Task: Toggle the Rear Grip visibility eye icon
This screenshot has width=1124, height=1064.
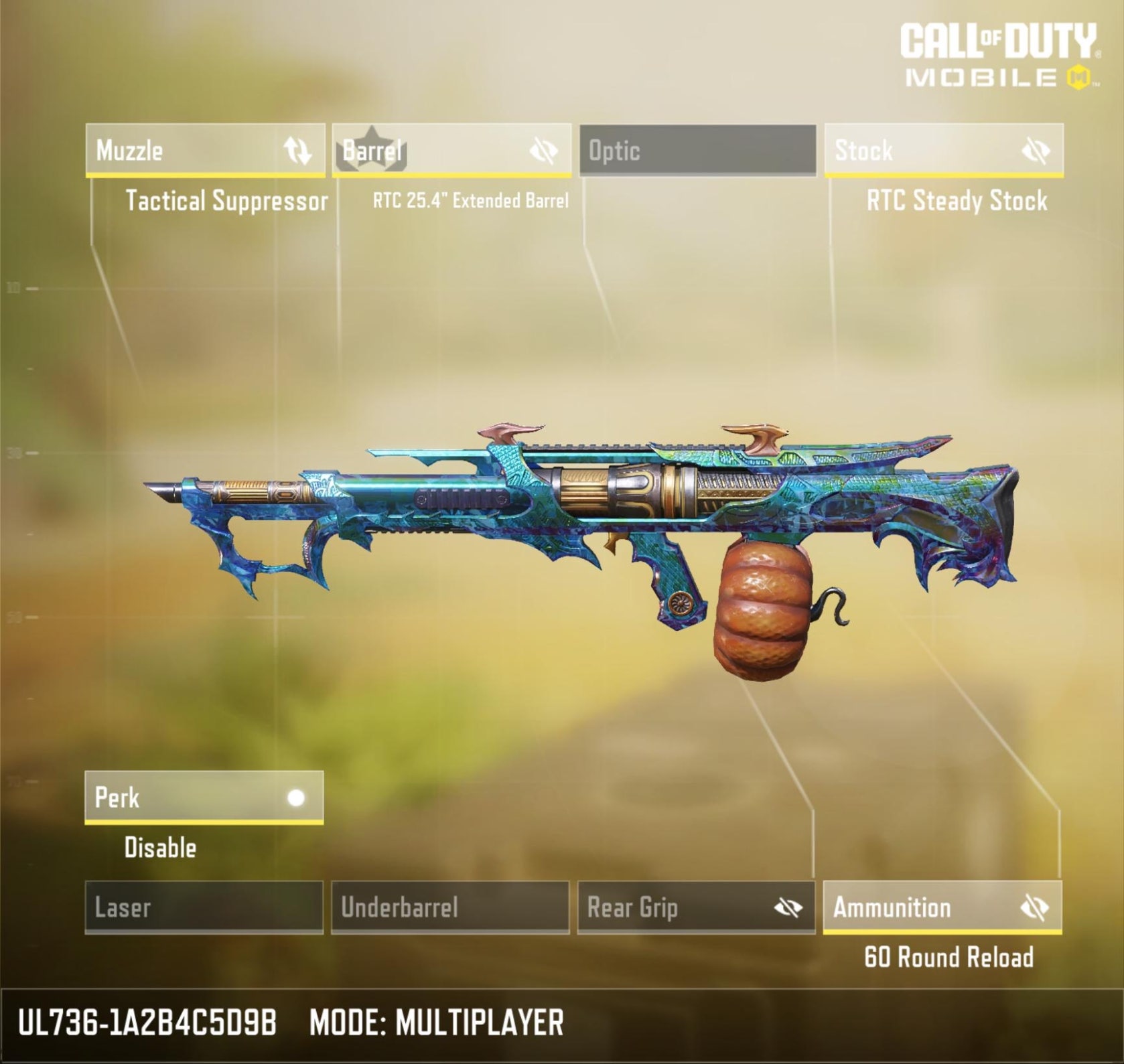Action: click(788, 908)
